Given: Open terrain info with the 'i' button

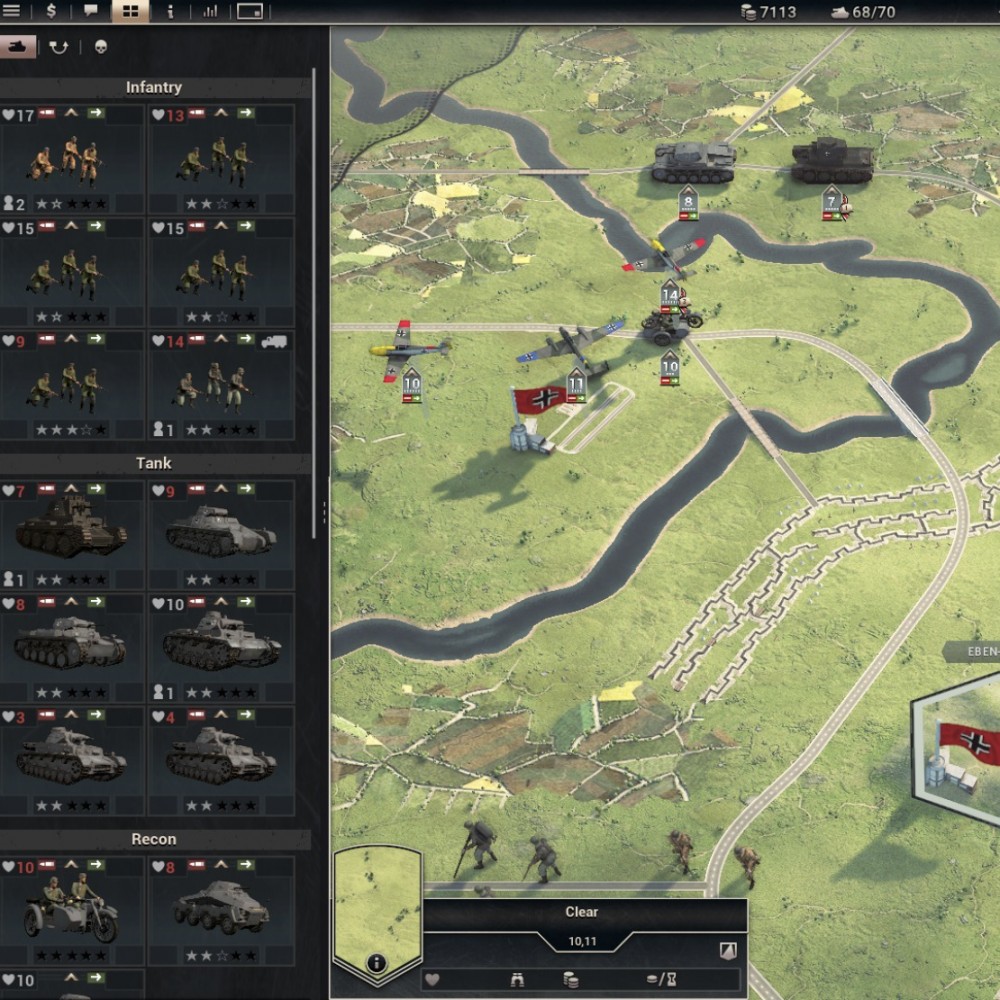Looking at the screenshot, I should 376,963.
